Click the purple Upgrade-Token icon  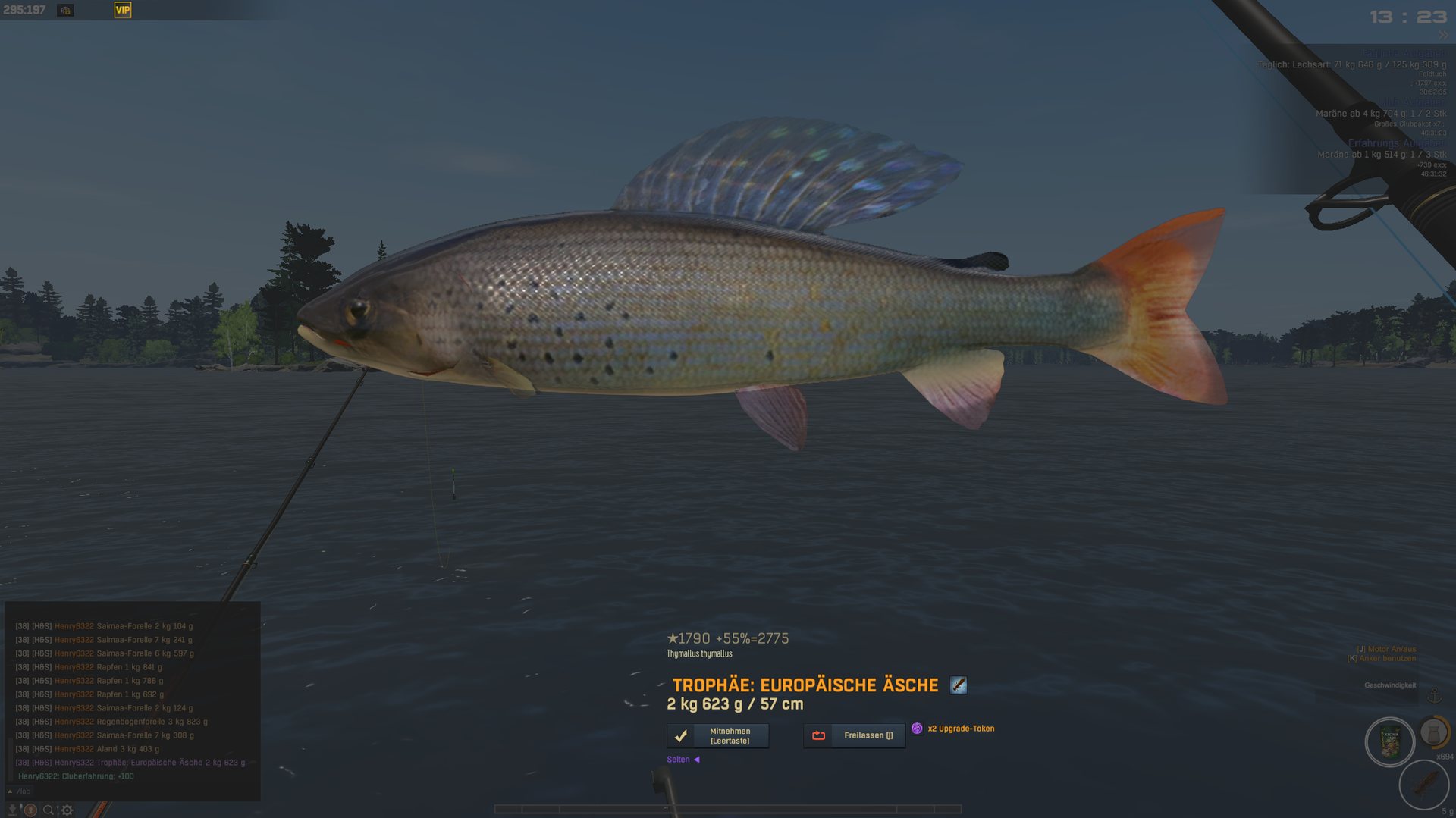click(917, 729)
